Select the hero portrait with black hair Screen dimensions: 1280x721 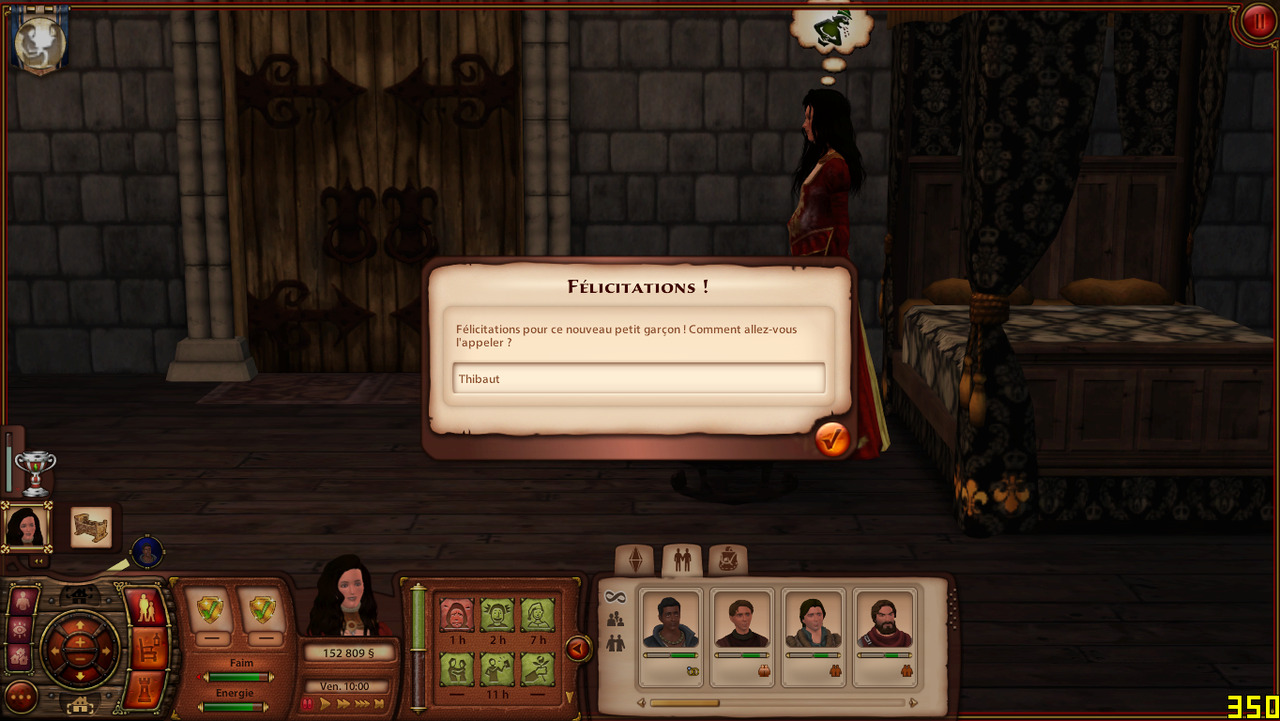(25, 527)
